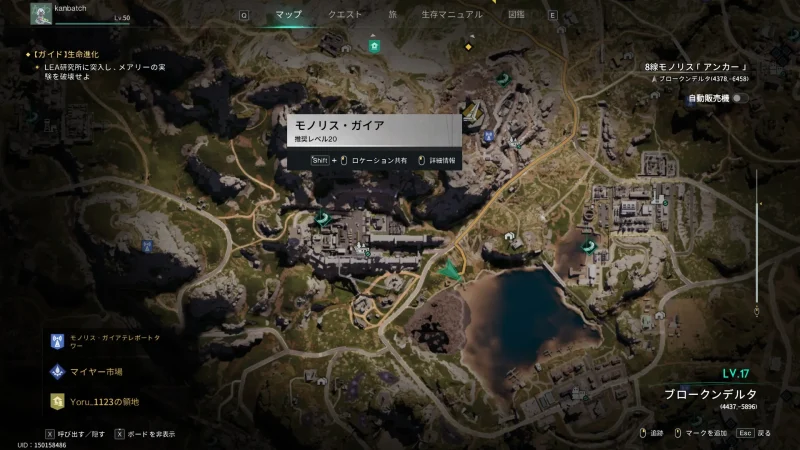Choose マイヤー市場 from the location list
800x450 pixels.
[95, 371]
